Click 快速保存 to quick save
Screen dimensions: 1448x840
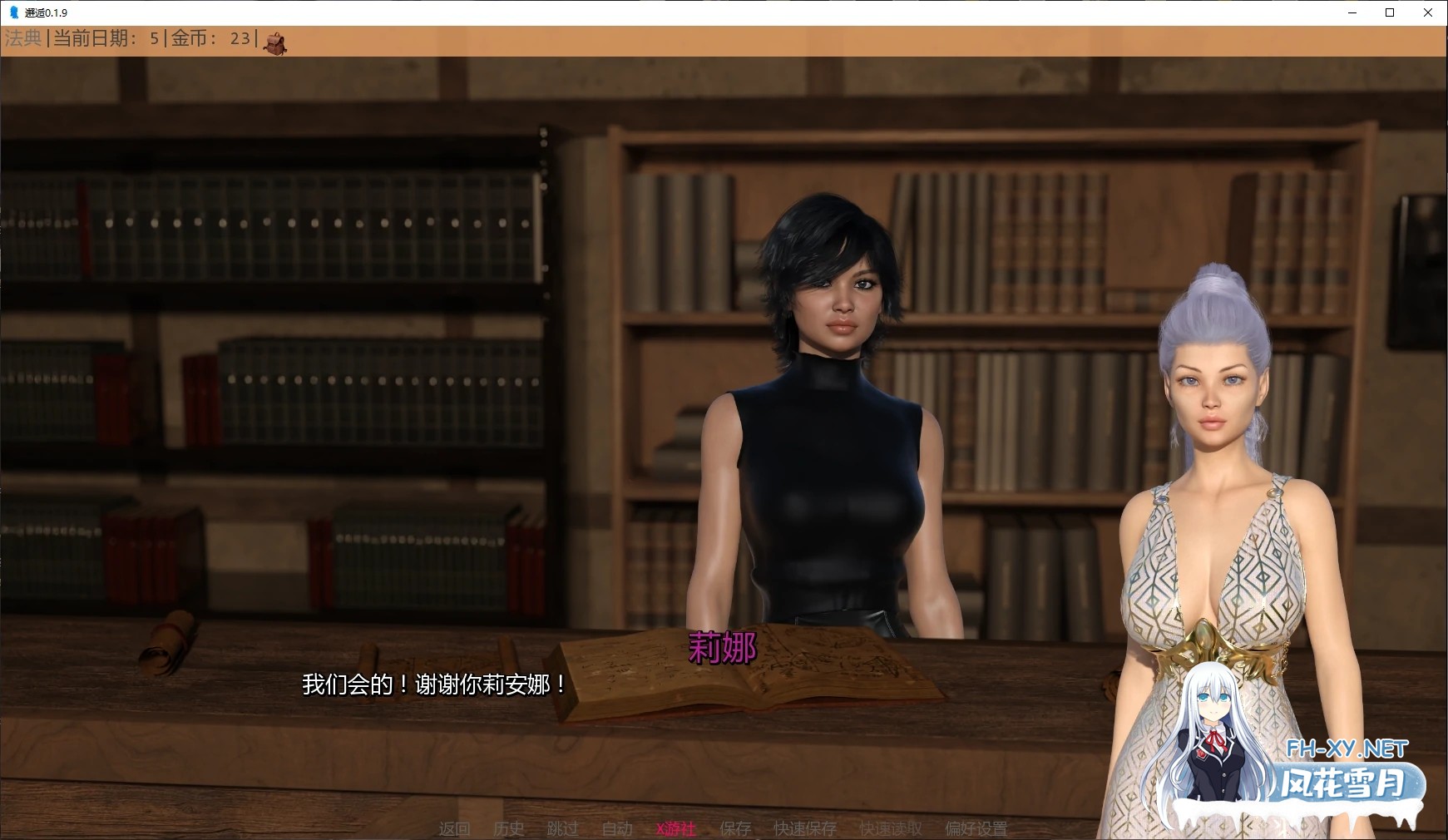click(803, 828)
